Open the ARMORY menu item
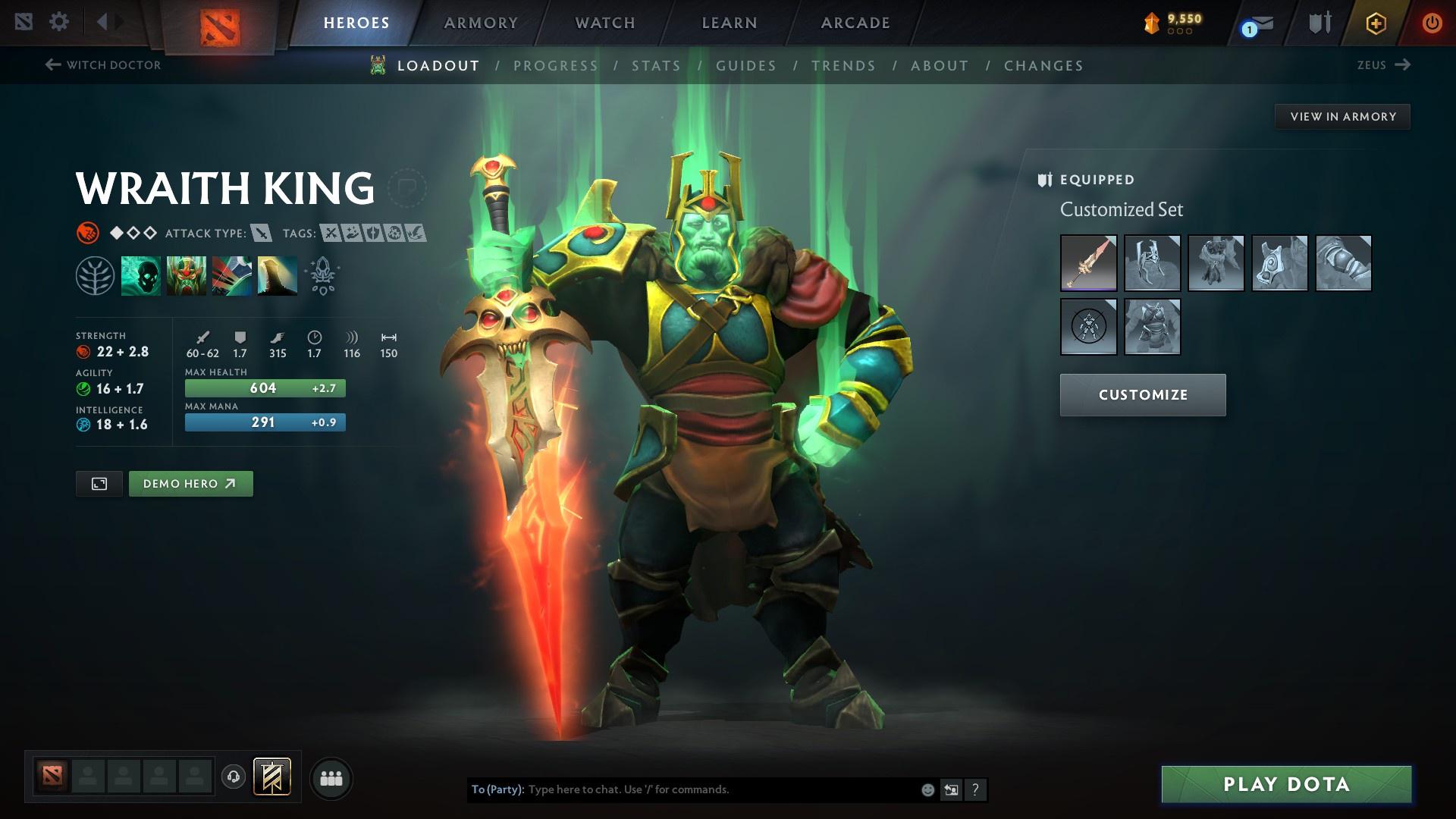Image resolution: width=1456 pixels, height=819 pixels. coord(481,23)
